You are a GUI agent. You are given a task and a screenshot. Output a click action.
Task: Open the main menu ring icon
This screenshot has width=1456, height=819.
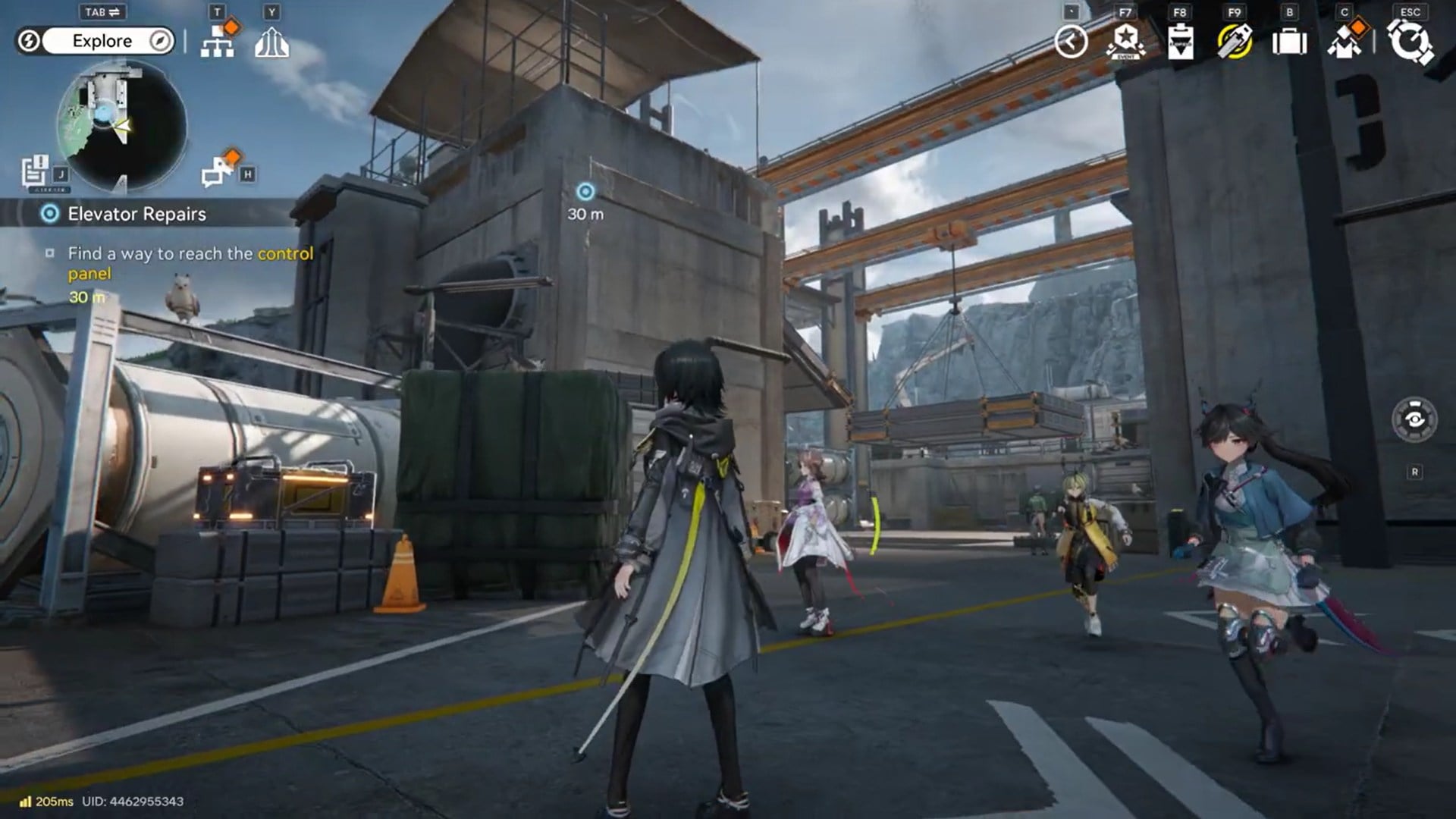point(1410,42)
